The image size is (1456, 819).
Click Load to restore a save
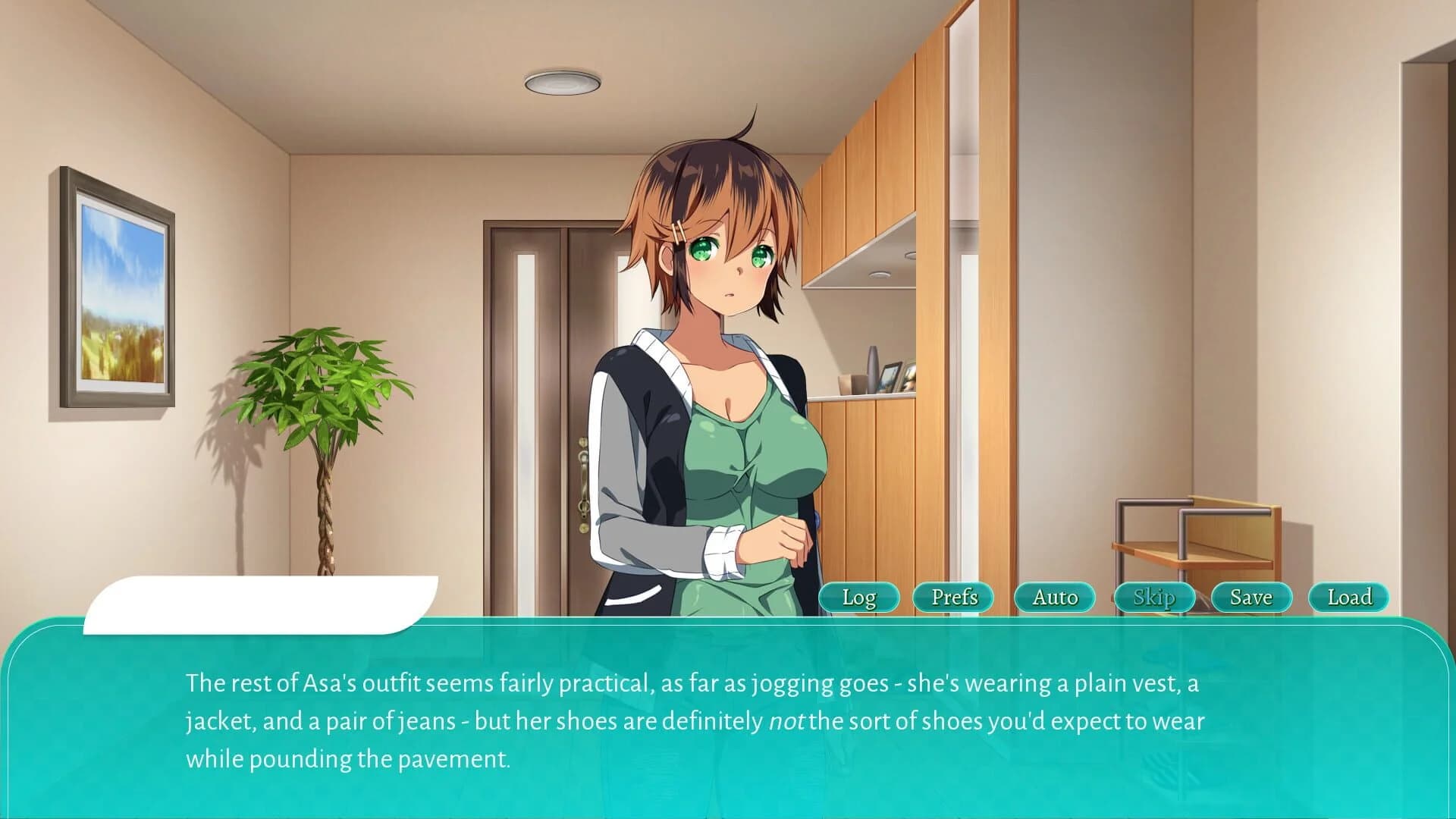click(1349, 598)
